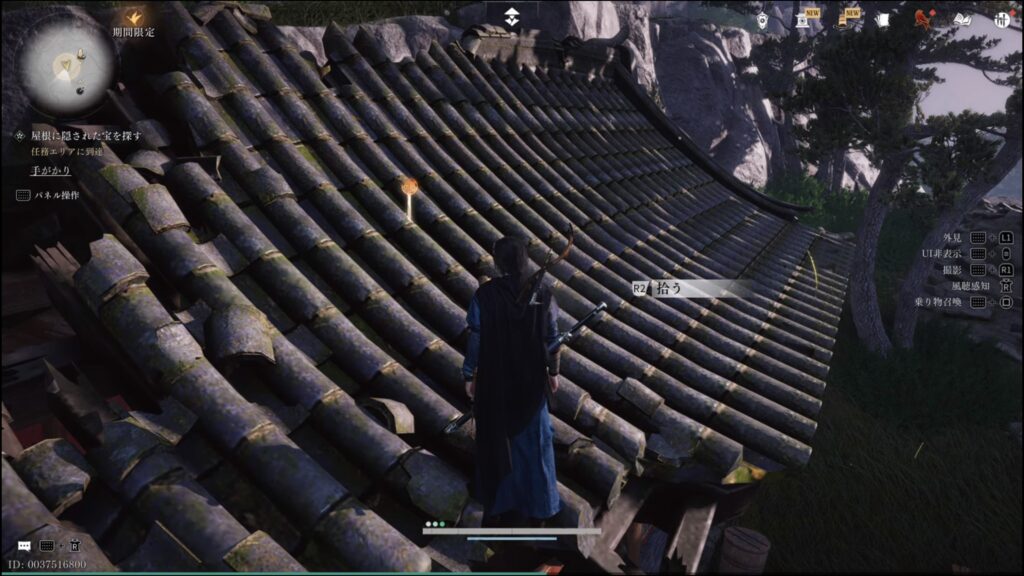1024x576 pixels.
Task: Open the chat speech bubble icon
Action: (x=23, y=546)
